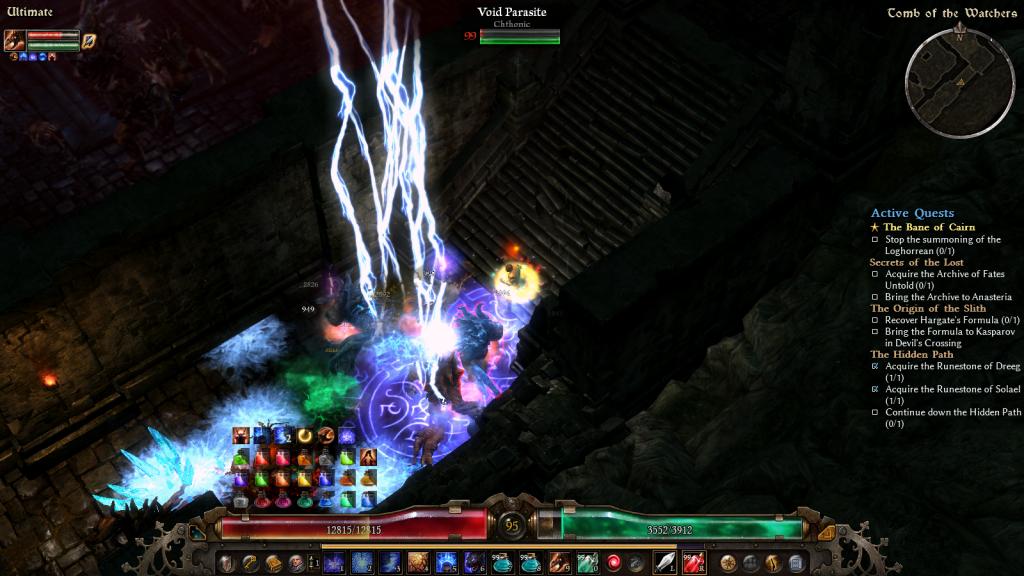This screenshot has height=576, width=1024.
Task: Drink the first teal potion in the hotbar
Action: (503, 563)
